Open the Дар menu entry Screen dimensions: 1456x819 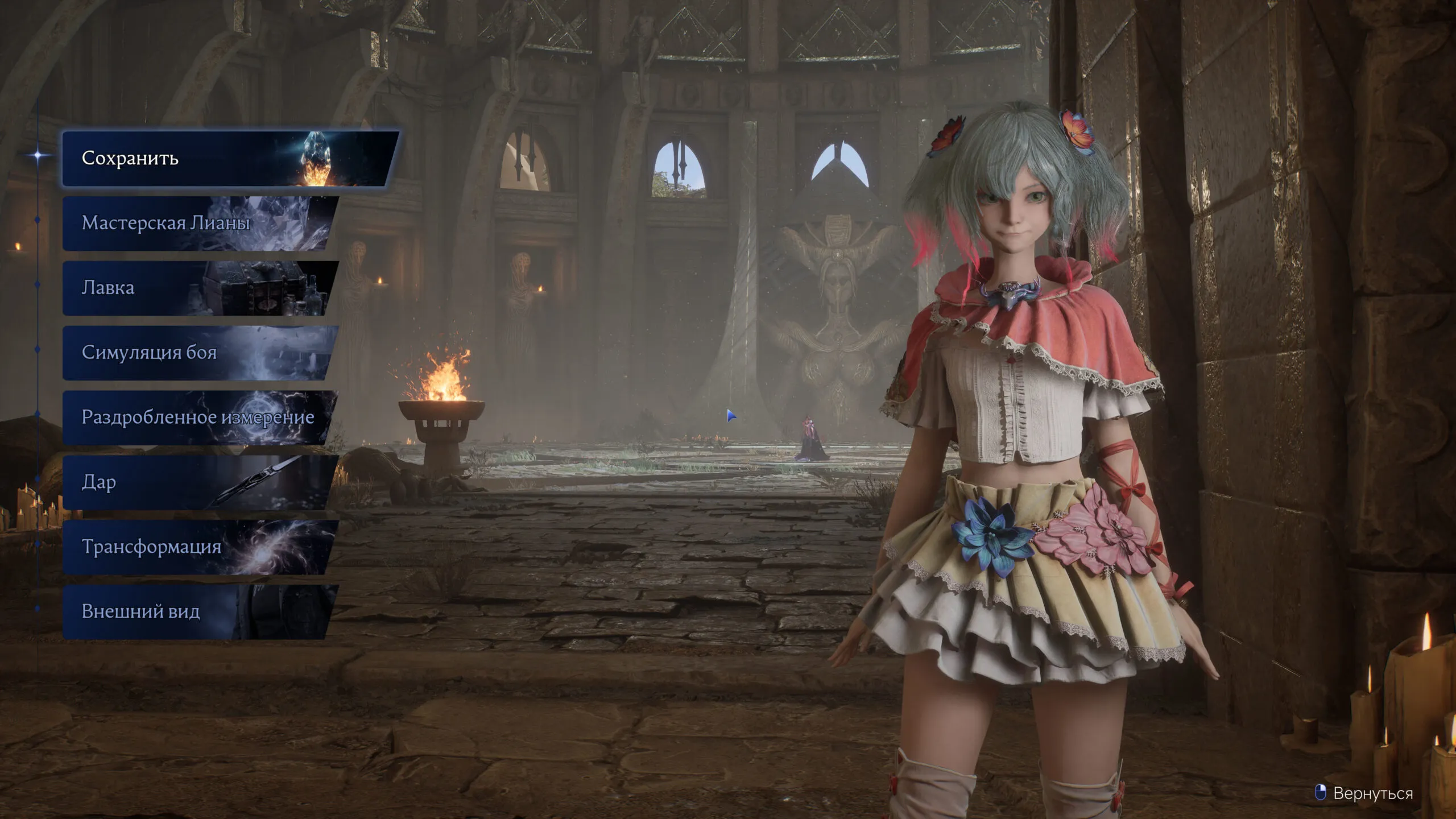(x=199, y=482)
